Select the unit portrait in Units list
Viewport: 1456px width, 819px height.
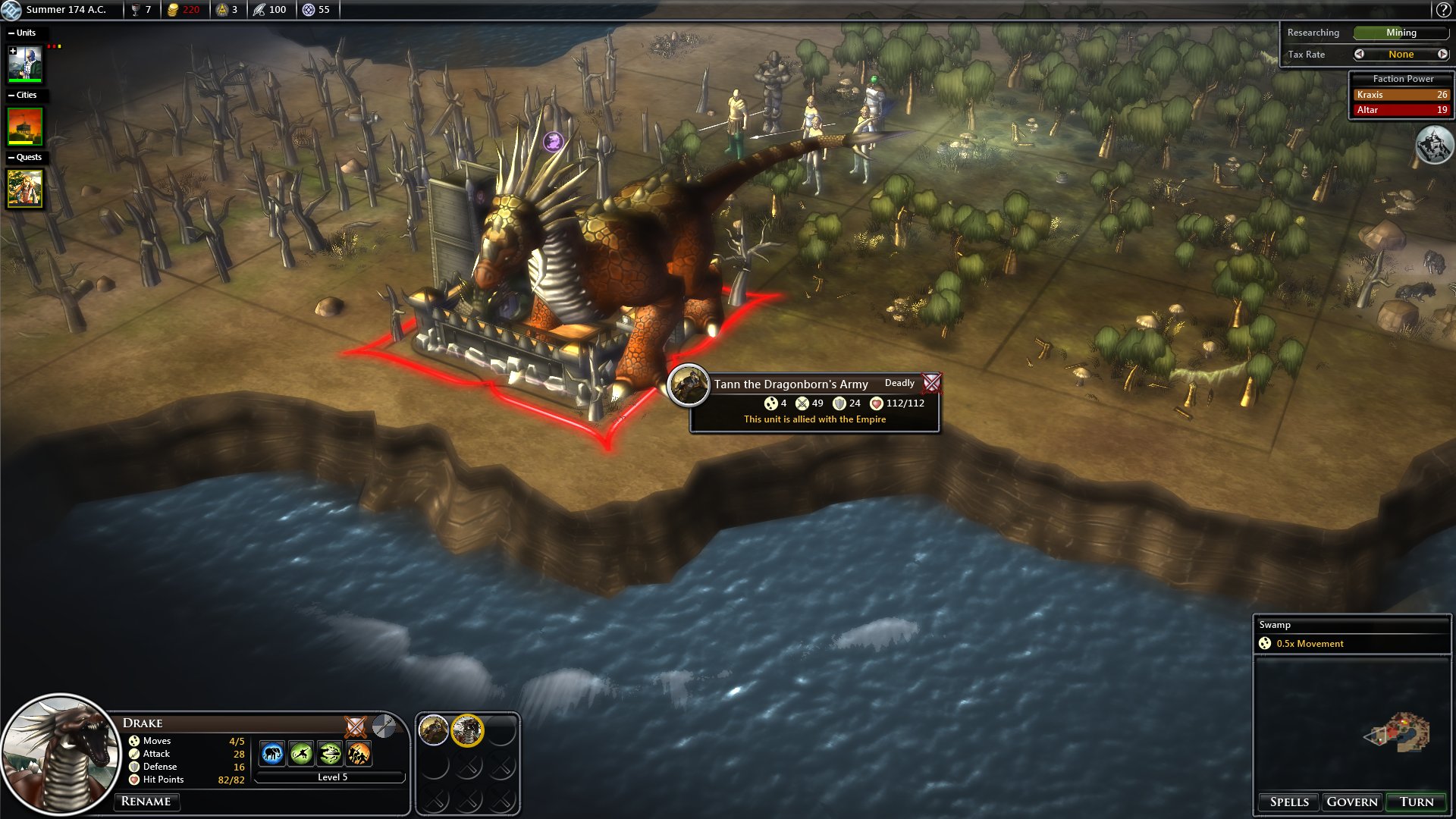[25, 64]
